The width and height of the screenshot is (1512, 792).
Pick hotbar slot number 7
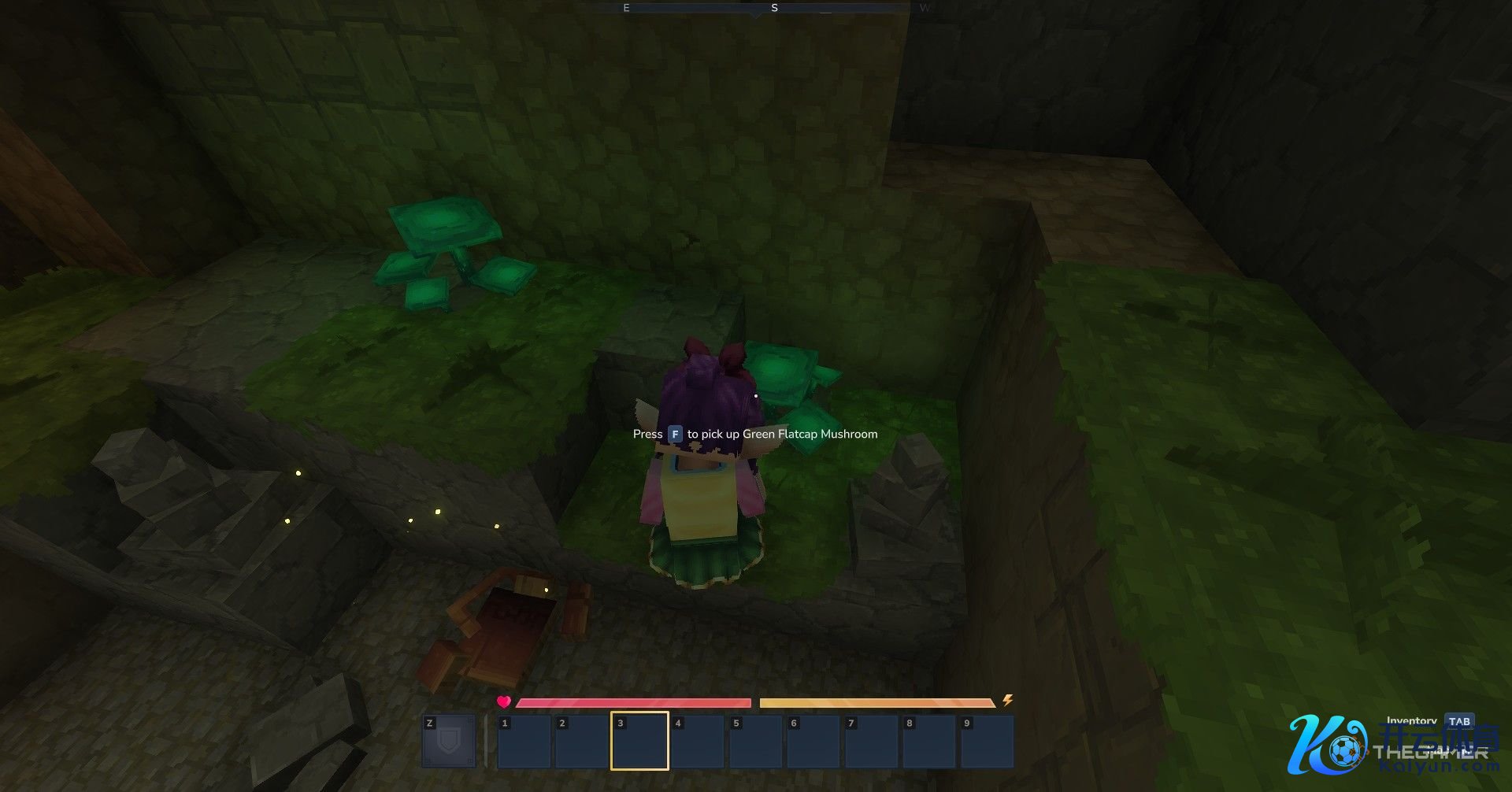coord(871,741)
